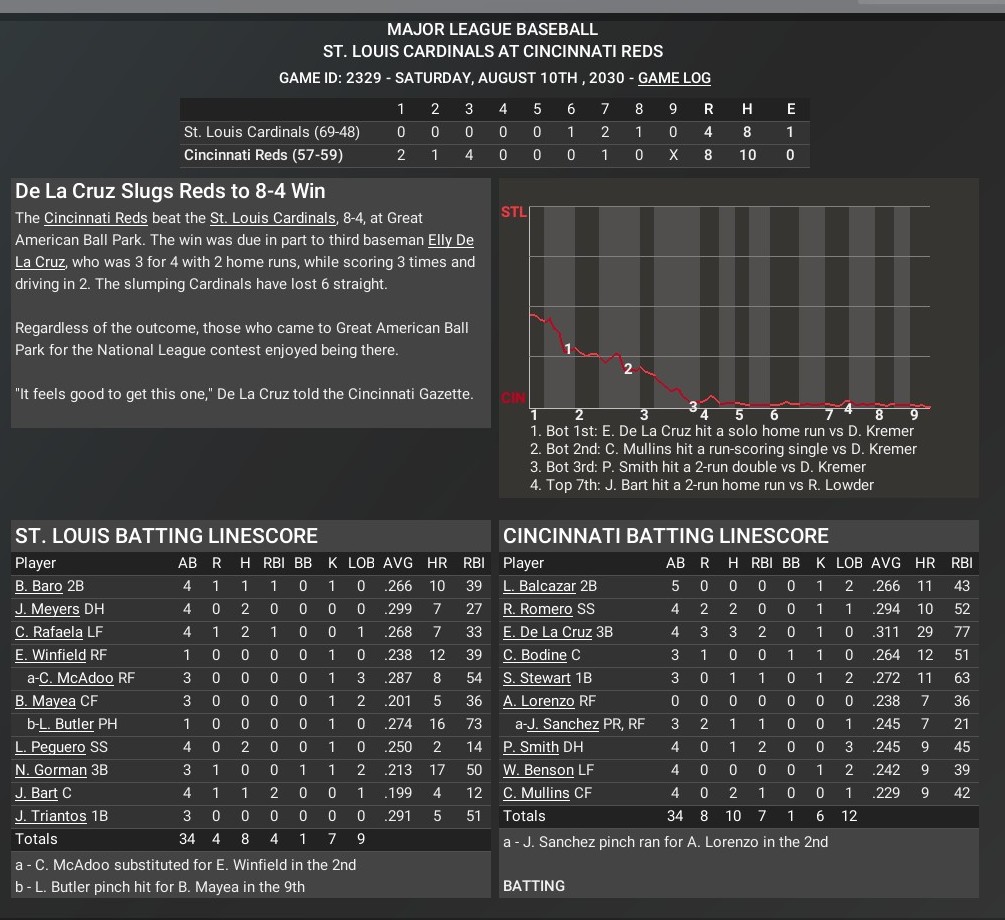
Task: Open C. McAdoo player link
Action: click(x=76, y=678)
